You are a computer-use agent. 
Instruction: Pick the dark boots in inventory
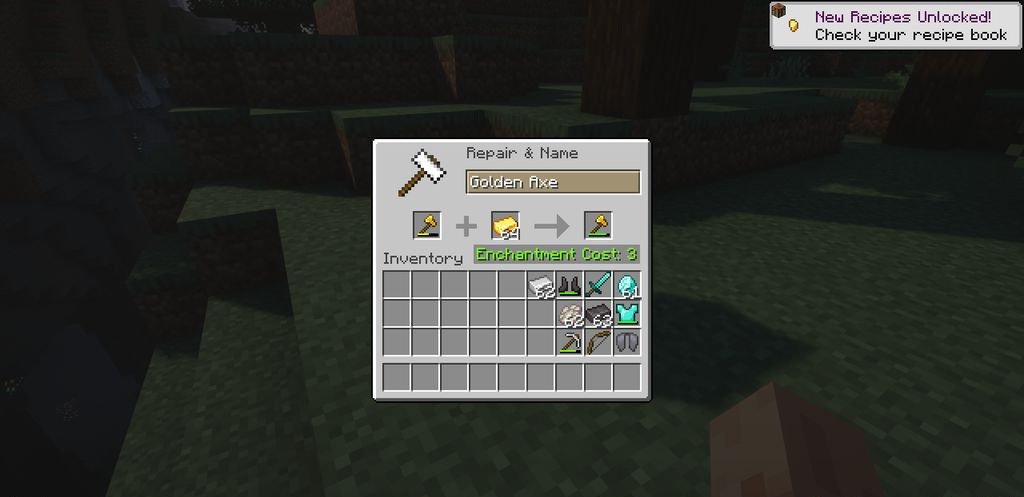(x=570, y=285)
